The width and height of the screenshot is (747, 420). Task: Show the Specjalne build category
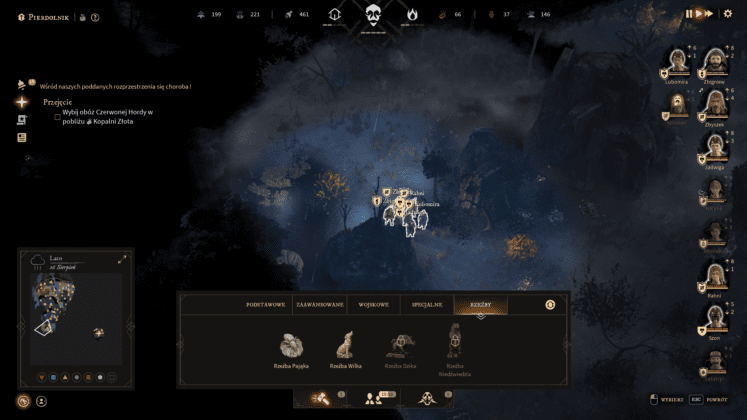tap(426, 304)
